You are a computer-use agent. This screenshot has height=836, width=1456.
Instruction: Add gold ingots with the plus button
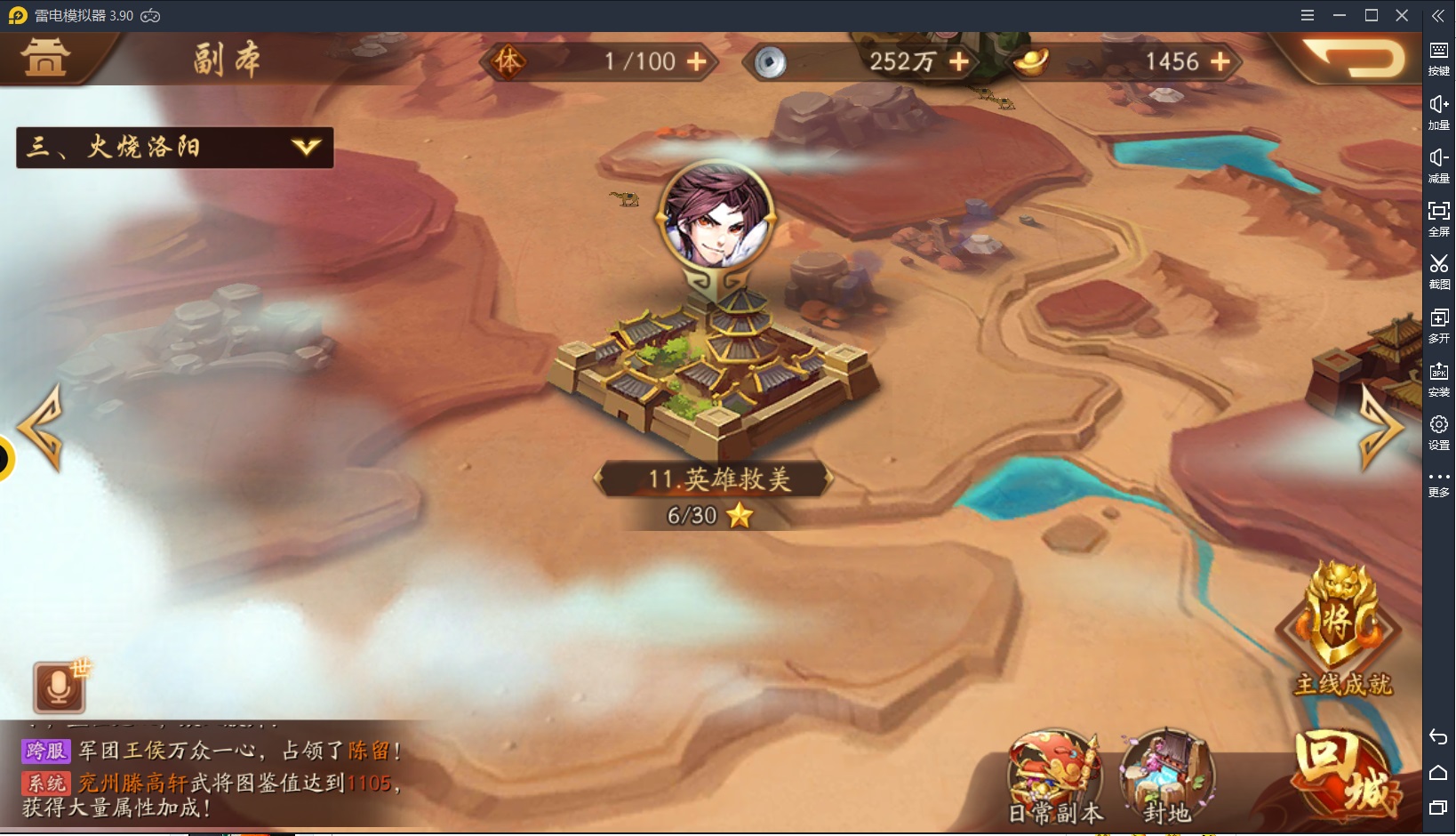point(1220,61)
